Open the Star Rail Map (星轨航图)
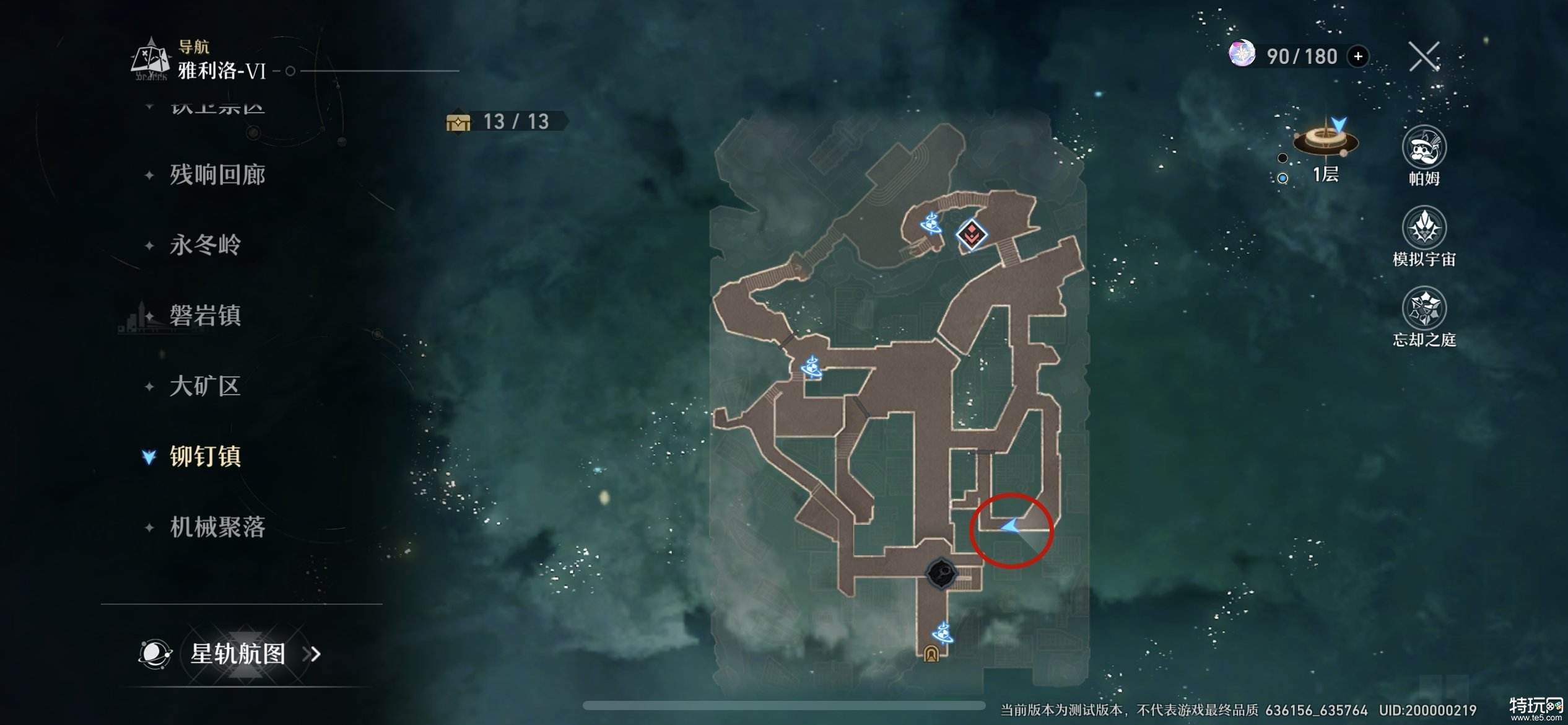Screen dimensions: 1568x725 click(x=238, y=654)
